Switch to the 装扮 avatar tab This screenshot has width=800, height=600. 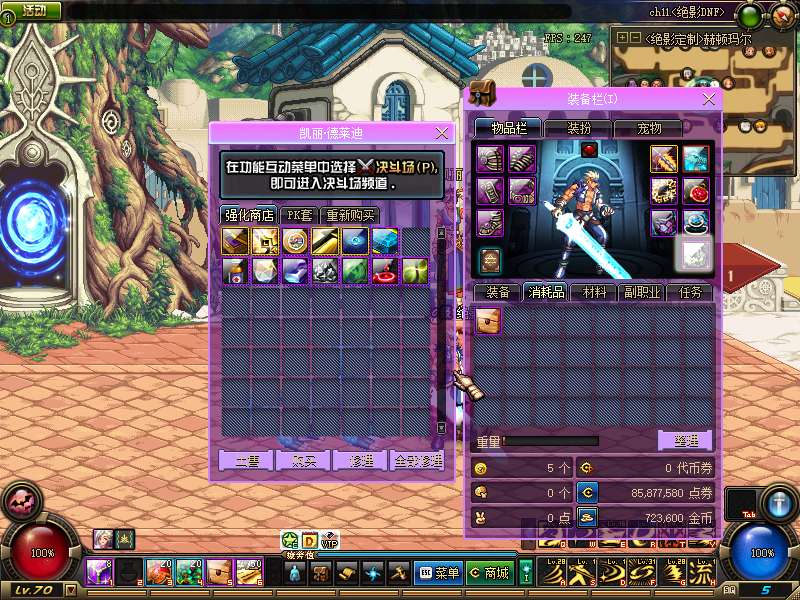579,128
